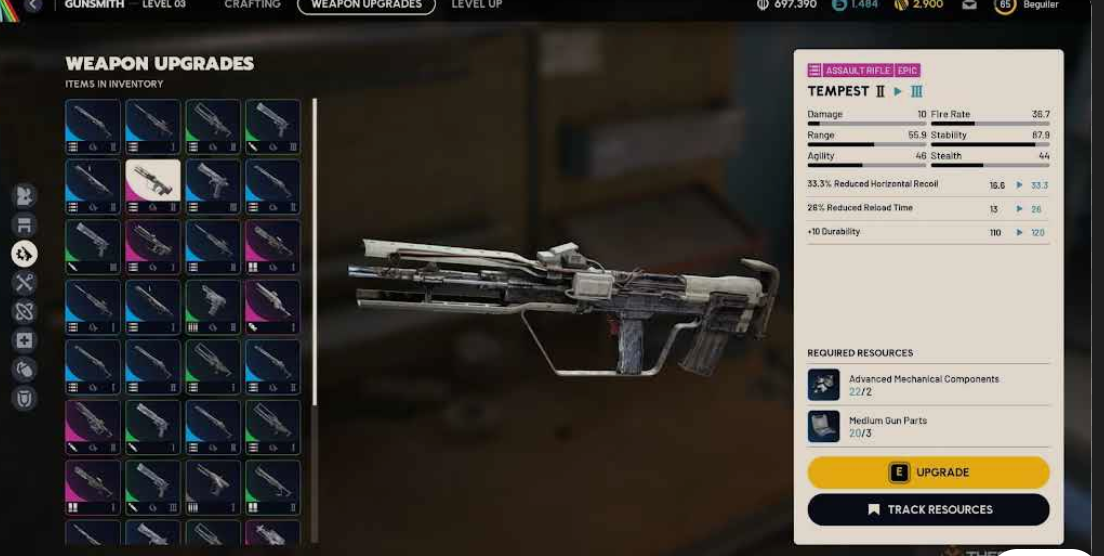The image size is (1104, 556).
Task: Choose the crossed tools category icon
Action: pos(24,282)
